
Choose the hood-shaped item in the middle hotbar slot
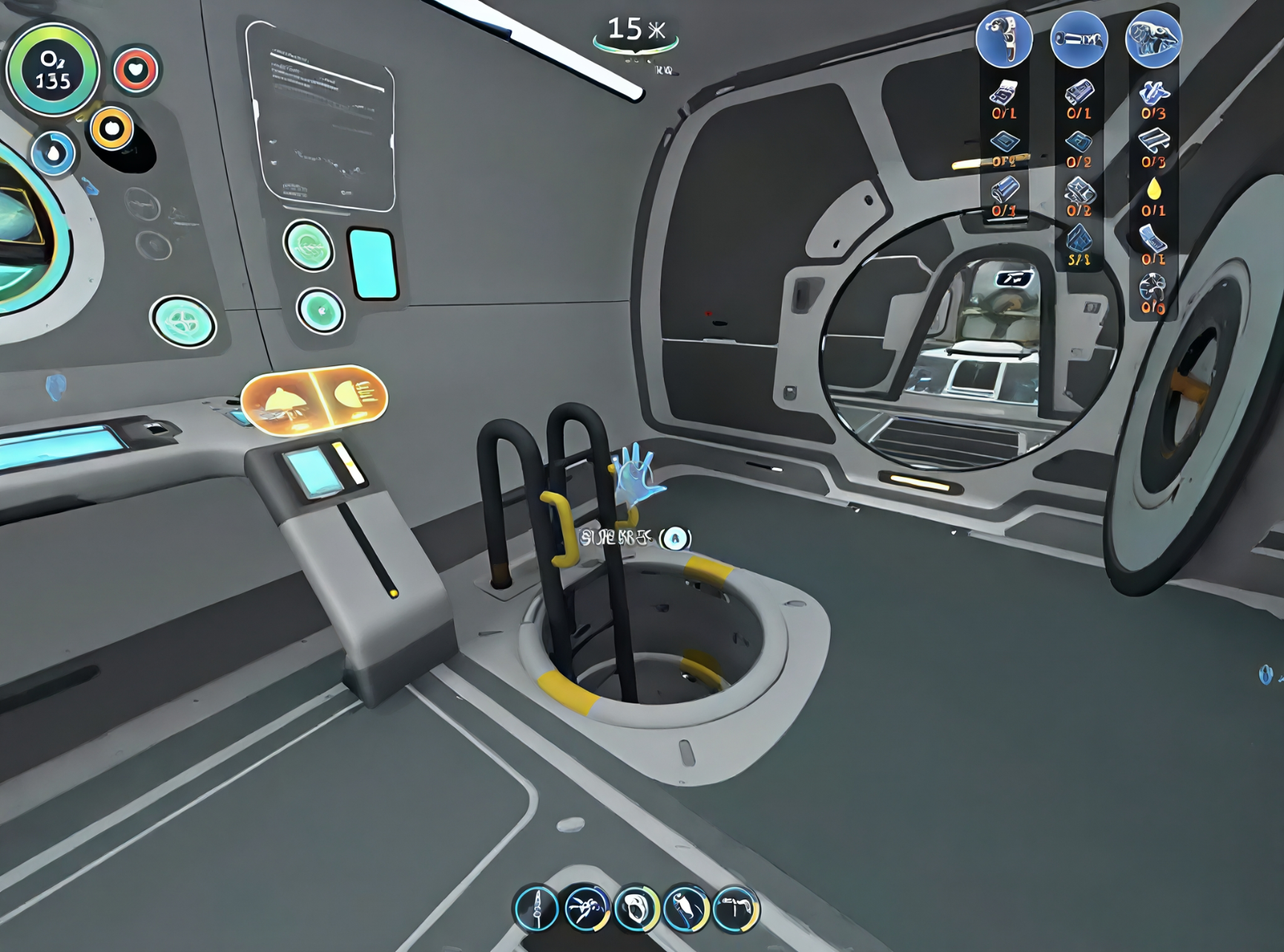pyautogui.click(x=636, y=908)
